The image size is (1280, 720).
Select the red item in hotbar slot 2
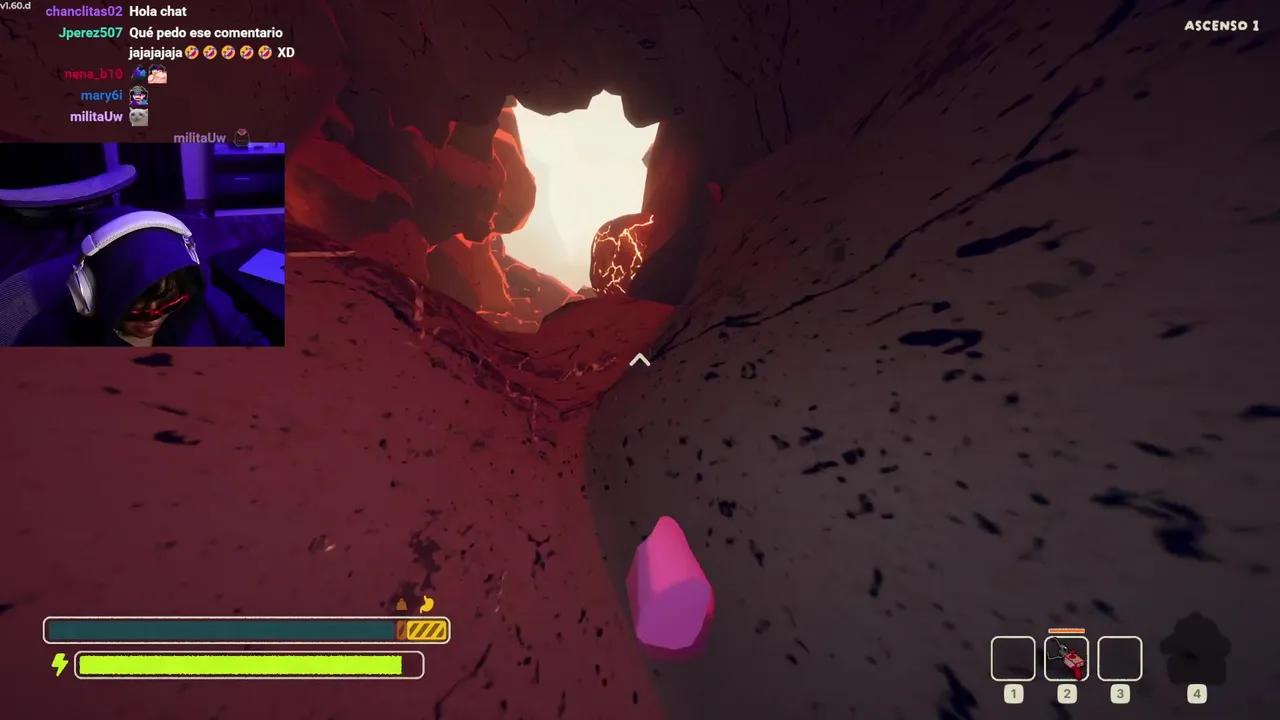[1066, 658]
